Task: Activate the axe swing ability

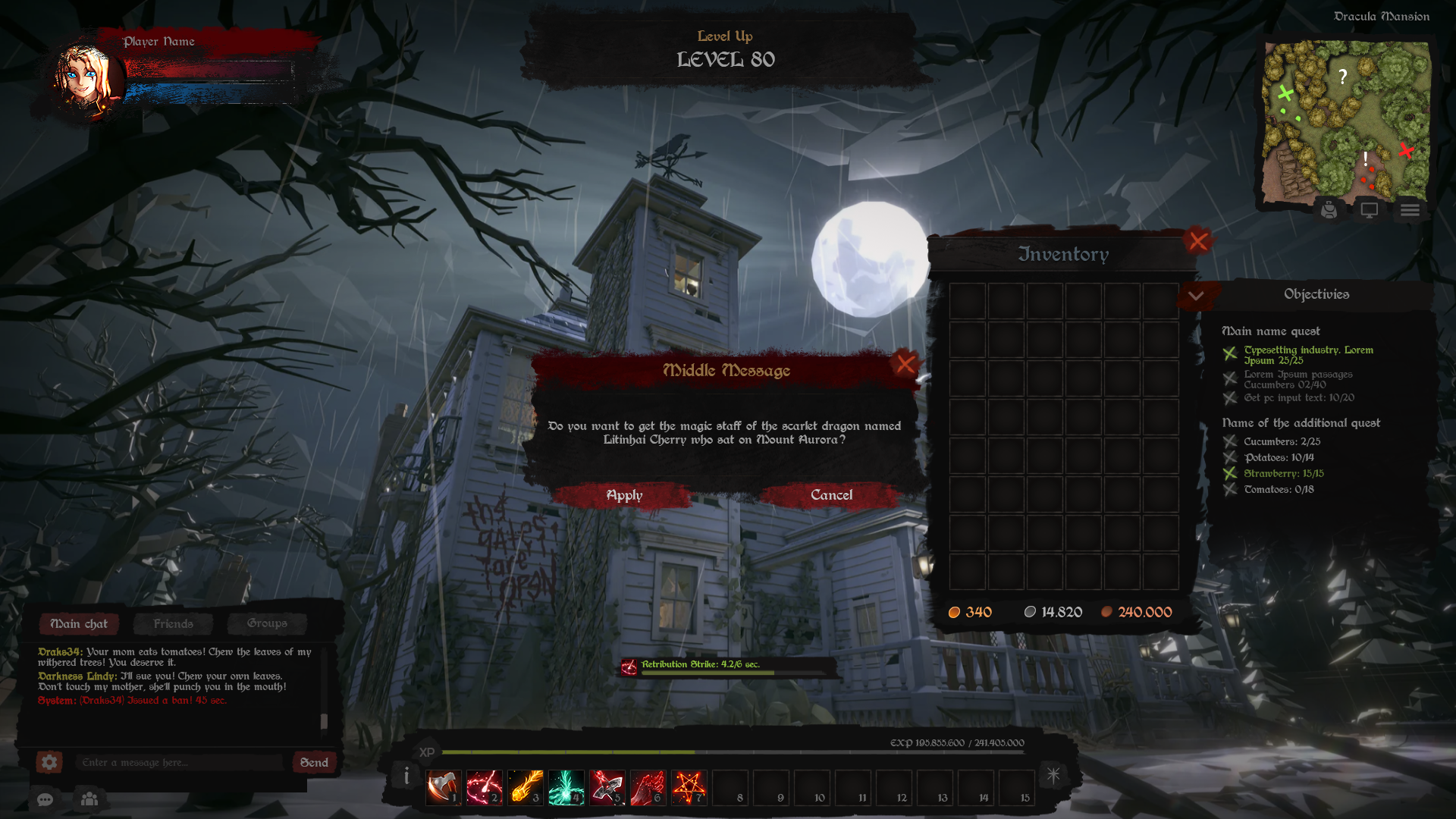Action: click(443, 787)
